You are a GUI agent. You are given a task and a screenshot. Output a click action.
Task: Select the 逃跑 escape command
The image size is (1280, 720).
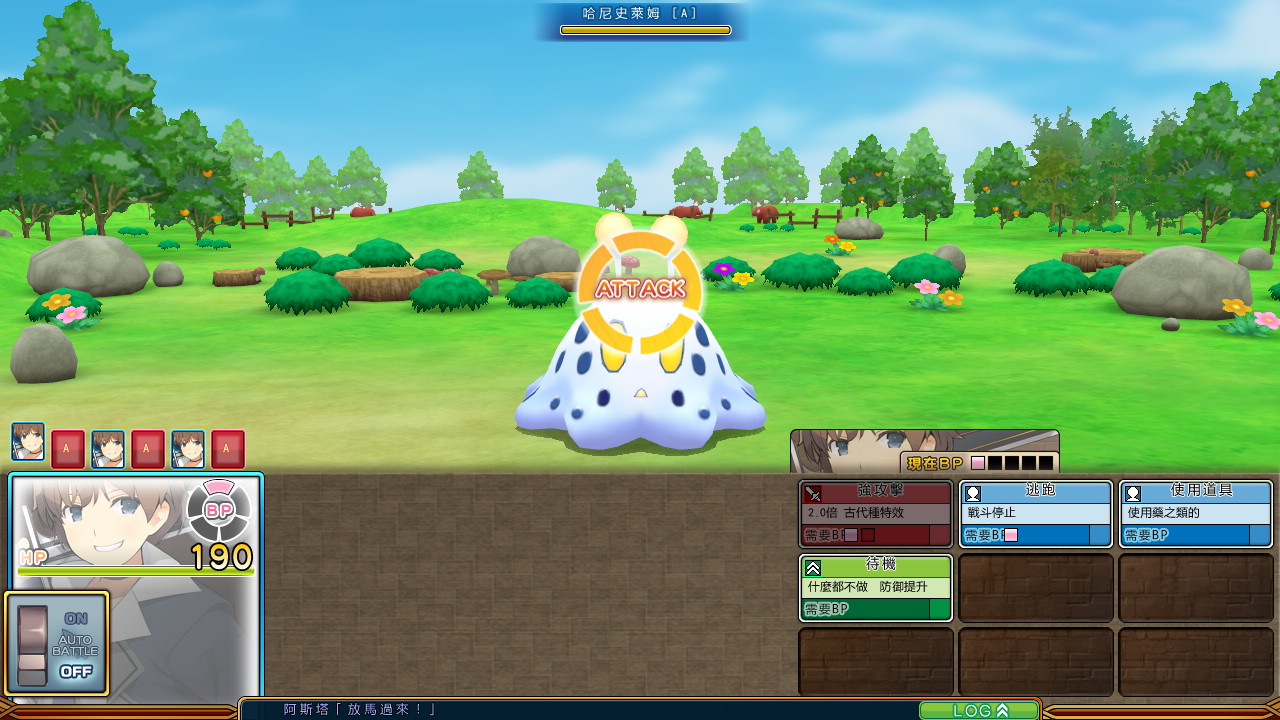[1035, 514]
